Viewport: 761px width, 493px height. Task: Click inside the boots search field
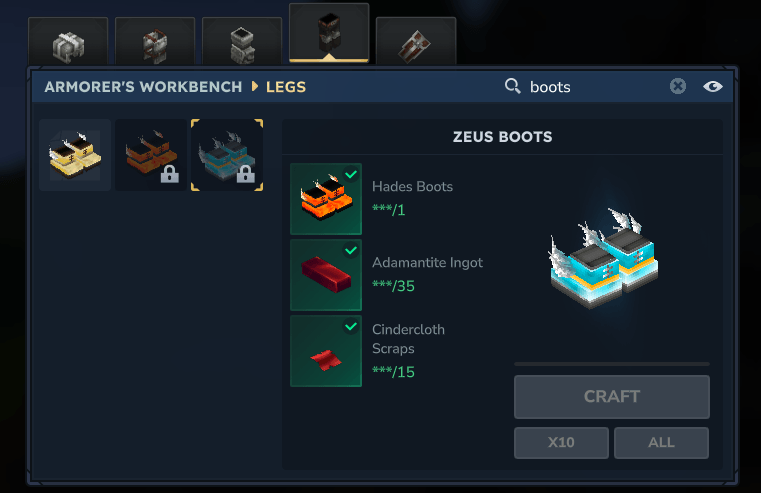590,87
